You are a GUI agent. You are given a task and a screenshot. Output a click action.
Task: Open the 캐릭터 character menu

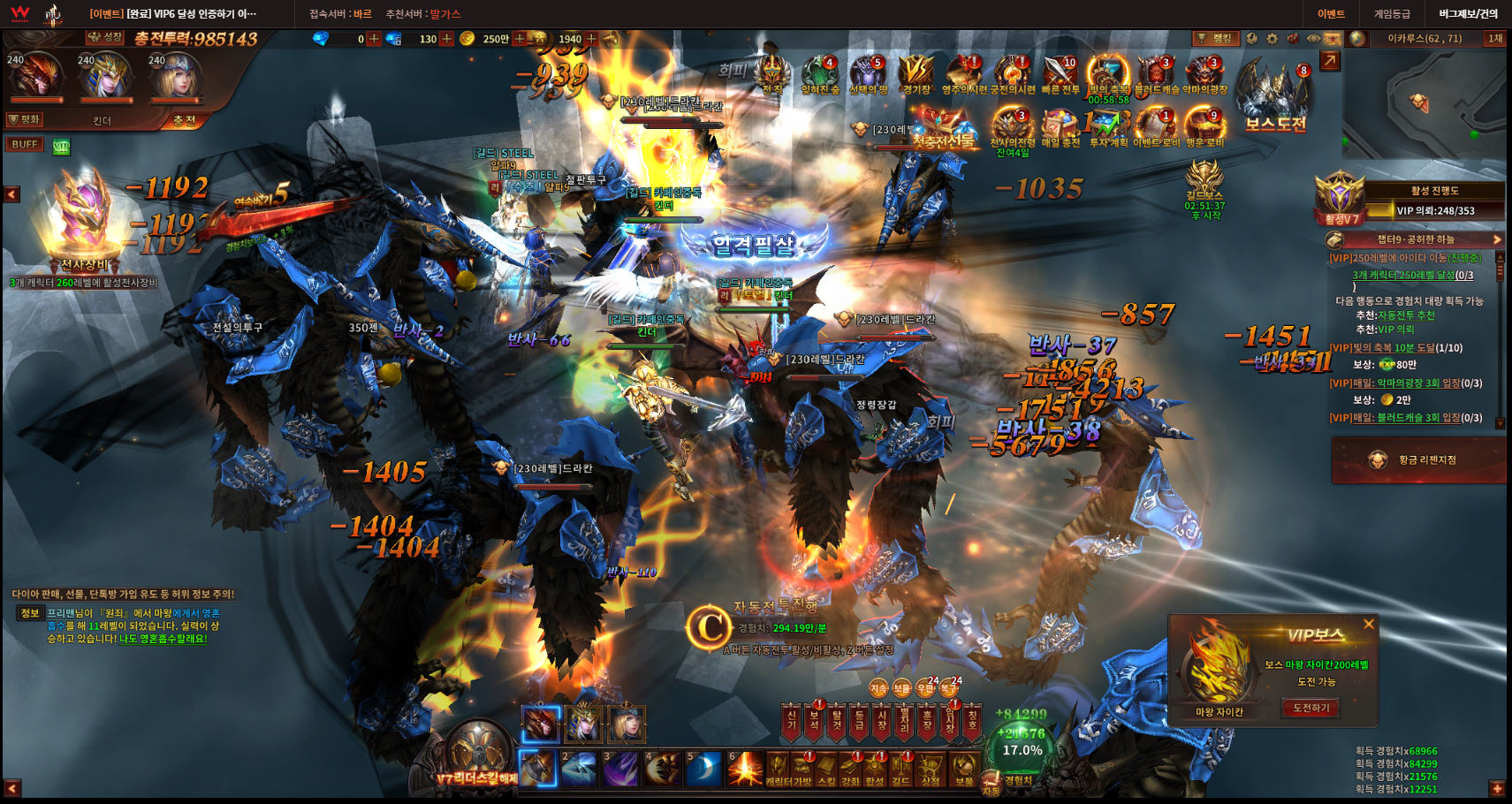tap(778, 769)
